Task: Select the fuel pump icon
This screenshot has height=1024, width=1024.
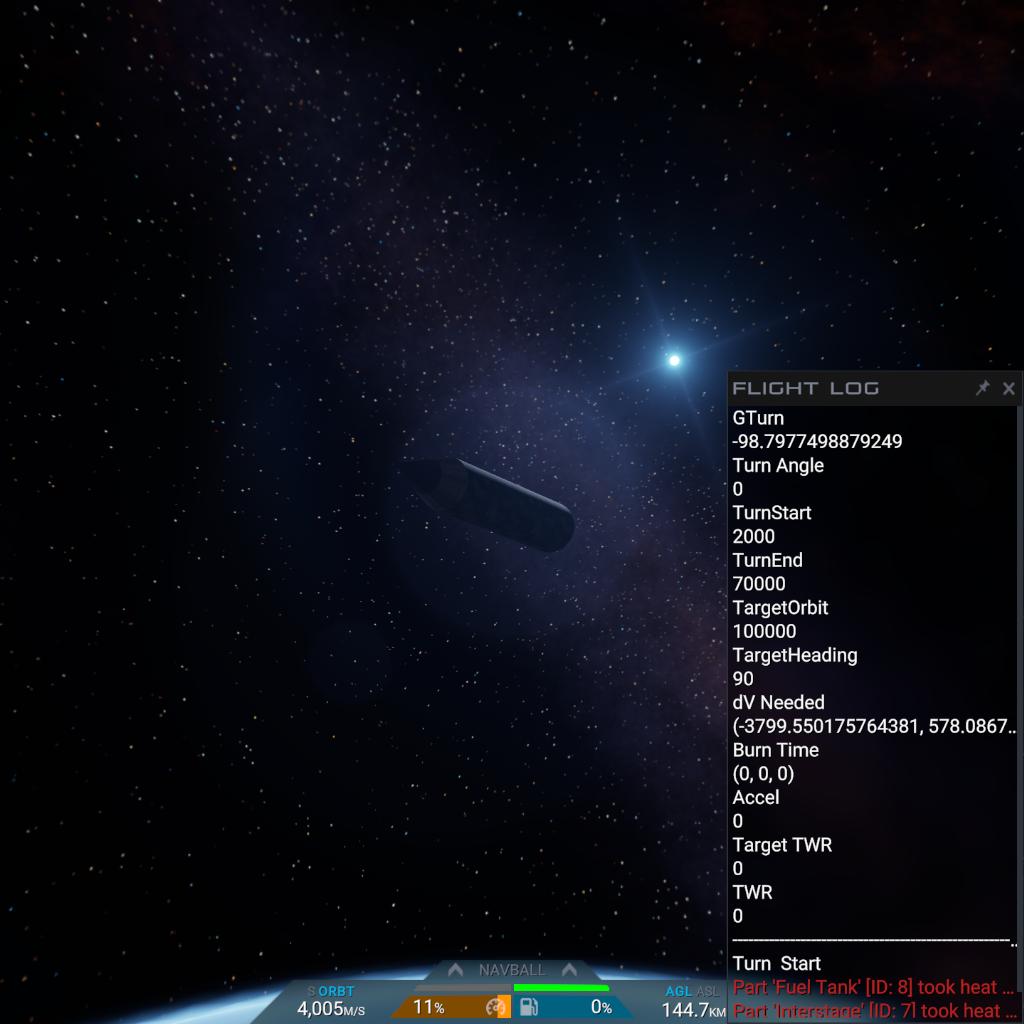Action: [x=528, y=1007]
